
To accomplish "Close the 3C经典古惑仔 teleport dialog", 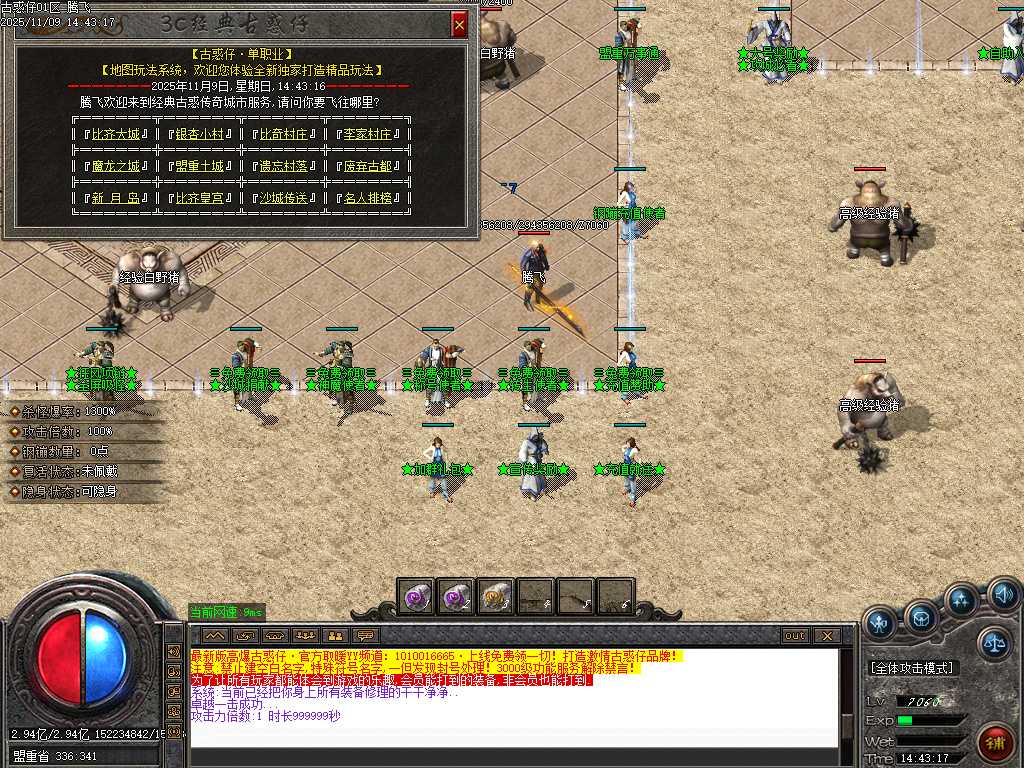I will (x=459, y=24).
